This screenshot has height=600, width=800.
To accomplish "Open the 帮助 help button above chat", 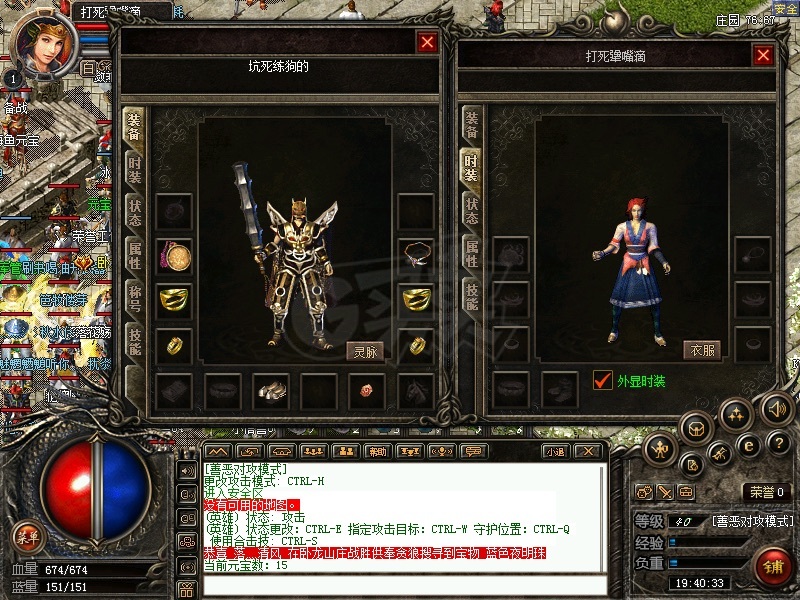I will click(376, 451).
